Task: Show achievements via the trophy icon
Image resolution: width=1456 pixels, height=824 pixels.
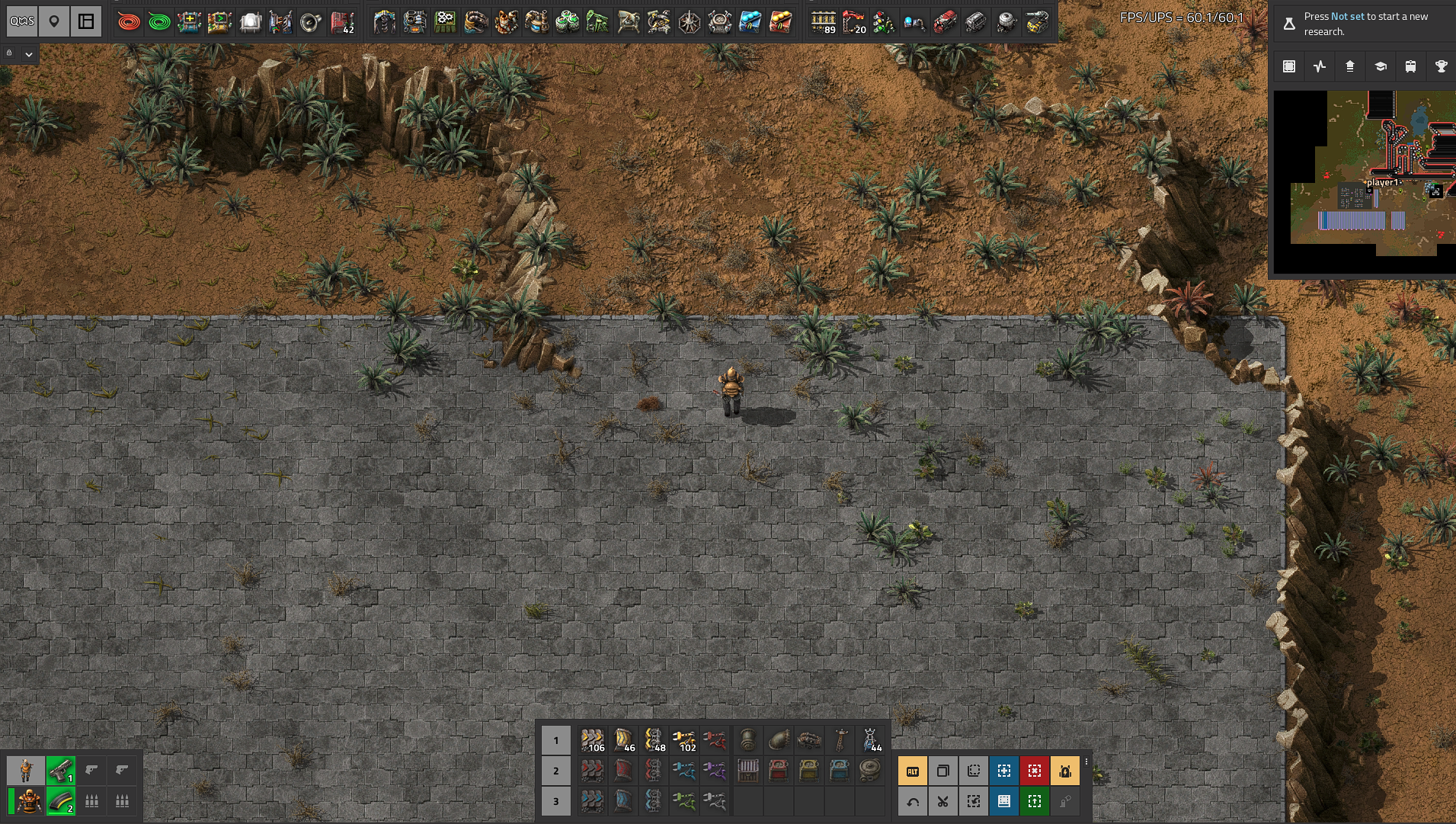Action: pyautogui.click(x=1441, y=66)
